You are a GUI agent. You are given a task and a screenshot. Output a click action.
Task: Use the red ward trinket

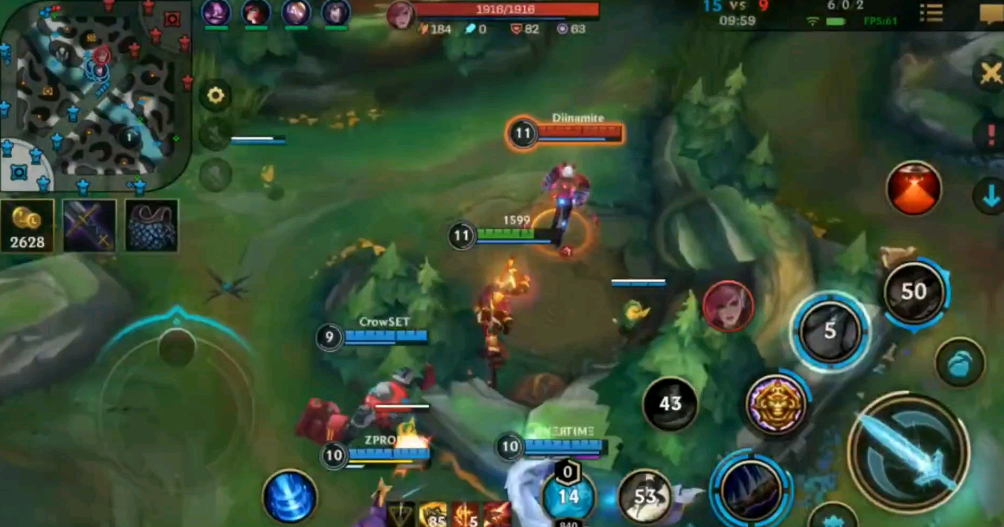click(x=913, y=188)
